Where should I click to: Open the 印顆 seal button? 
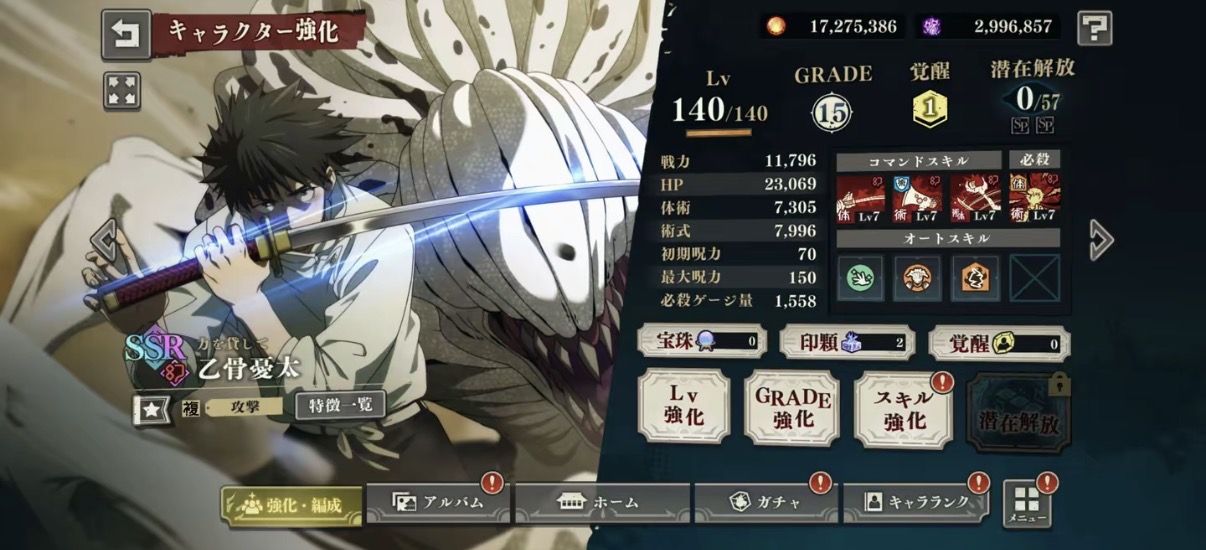coord(845,342)
